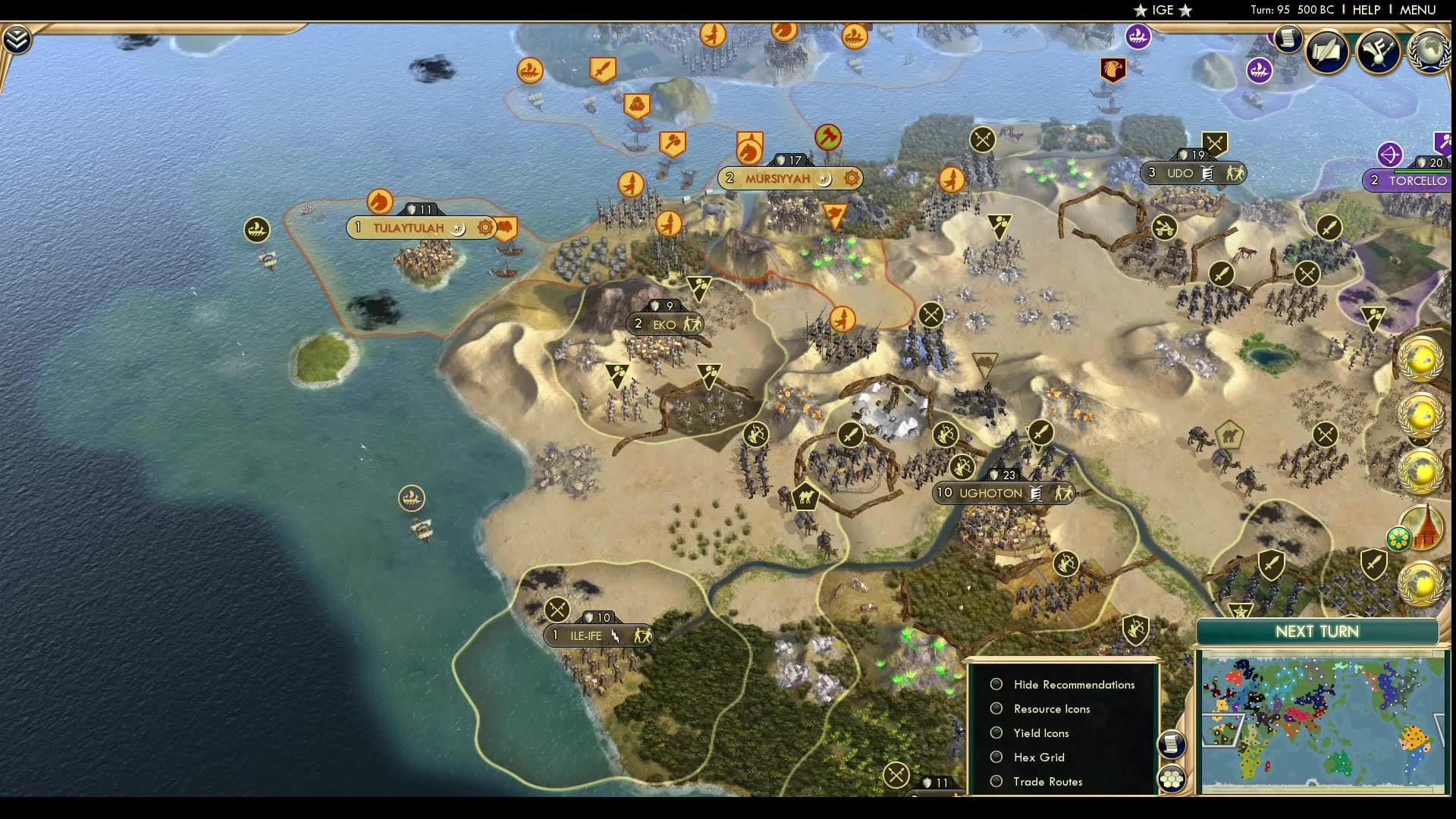Click the purple archery icon near Torcello
This screenshot has height=819, width=1456.
click(x=1390, y=154)
